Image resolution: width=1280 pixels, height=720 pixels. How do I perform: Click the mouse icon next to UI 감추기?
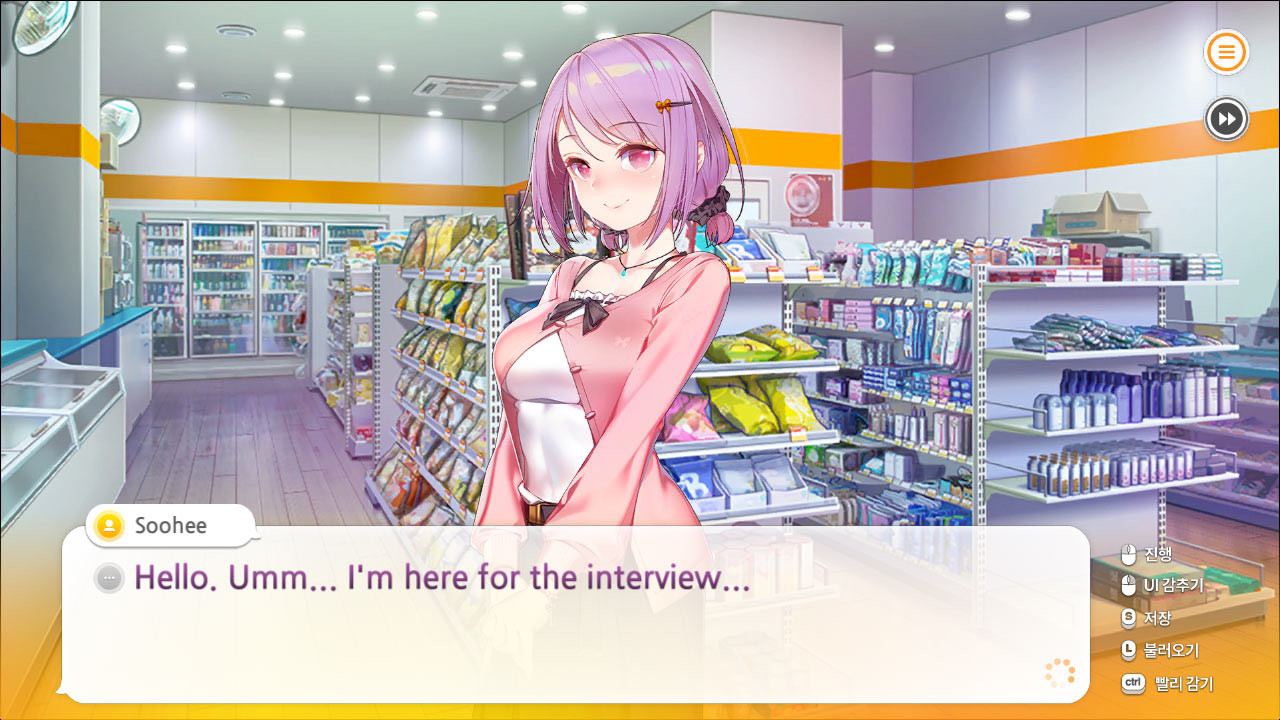[x=1129, y=583]
